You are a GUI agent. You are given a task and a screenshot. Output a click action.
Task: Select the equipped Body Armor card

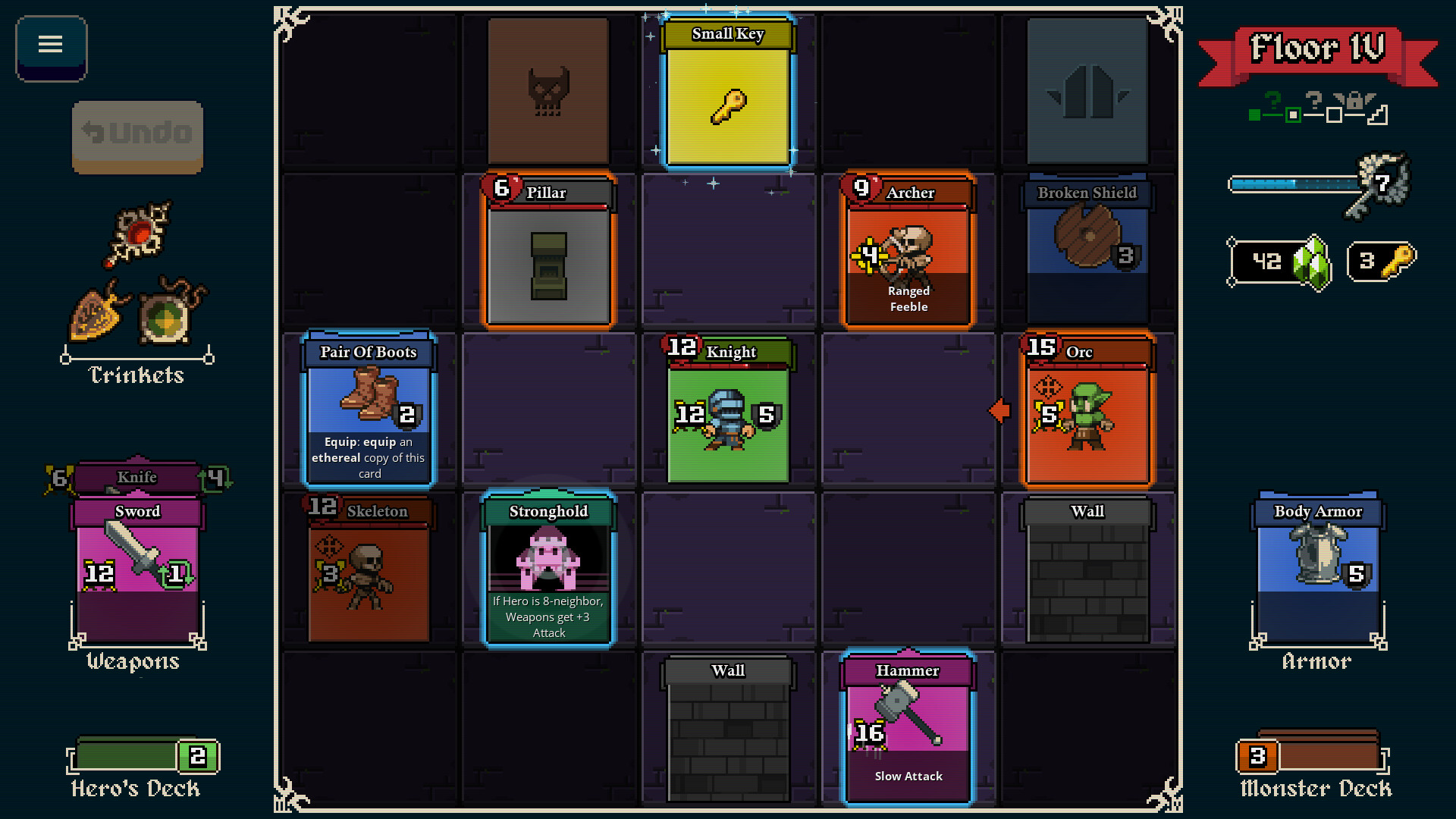1317,569
